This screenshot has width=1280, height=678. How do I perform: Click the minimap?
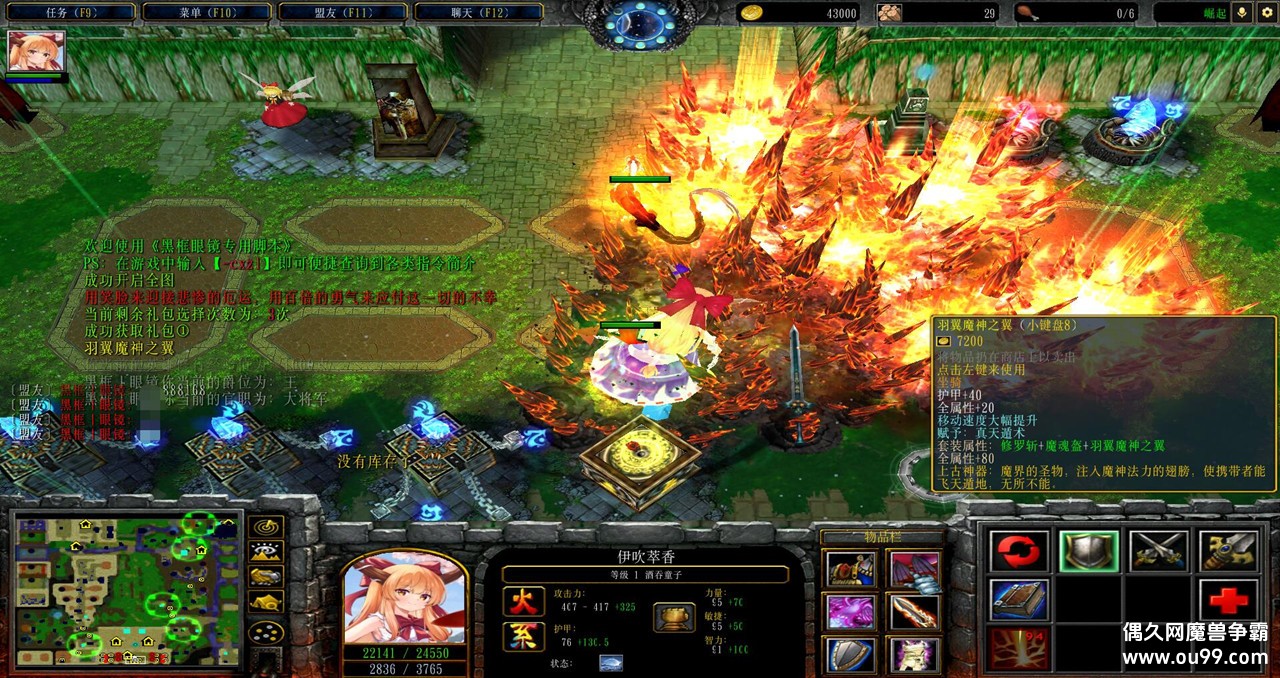point(126,590)
